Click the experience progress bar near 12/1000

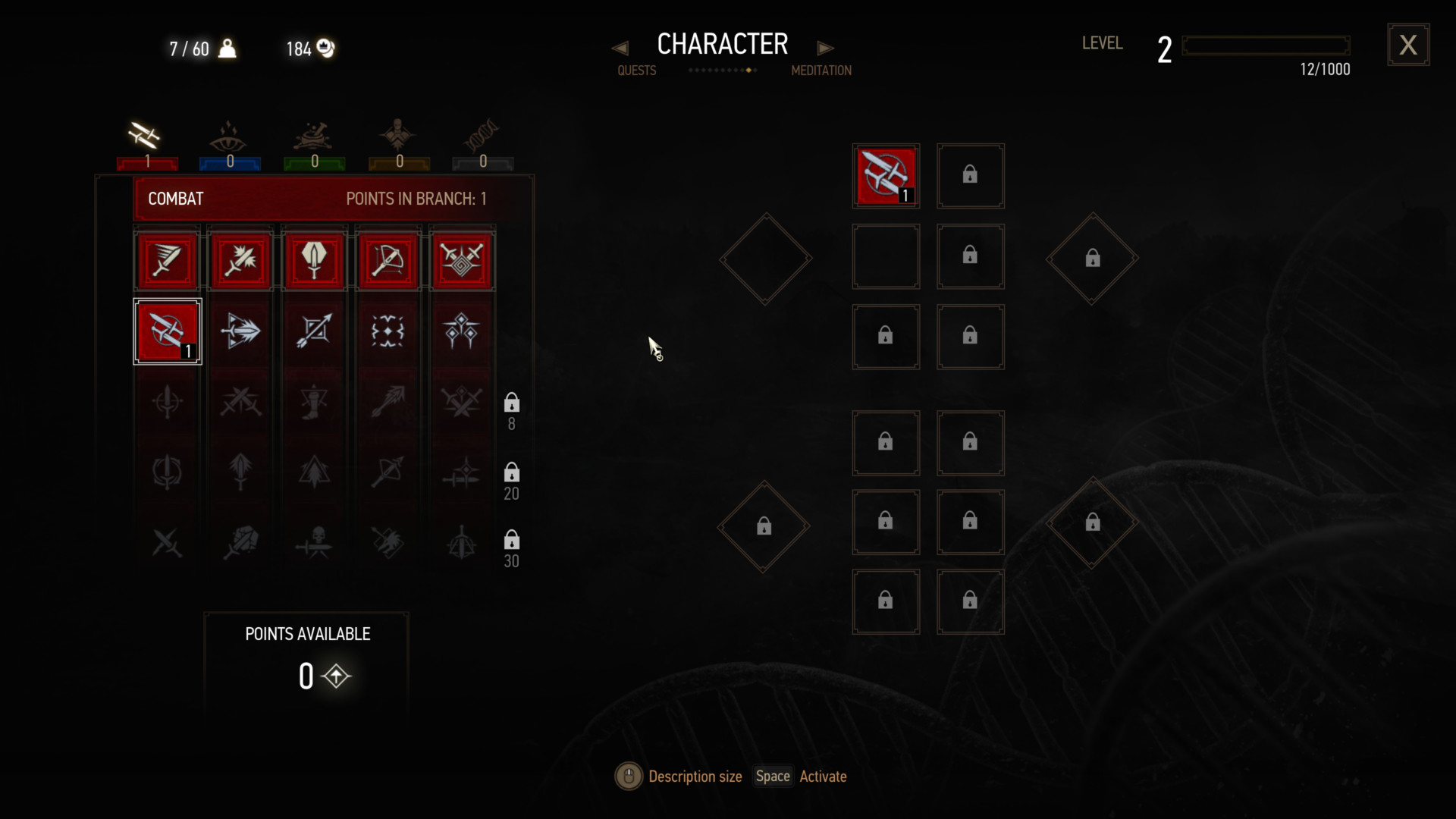(x=1265, y=45)
